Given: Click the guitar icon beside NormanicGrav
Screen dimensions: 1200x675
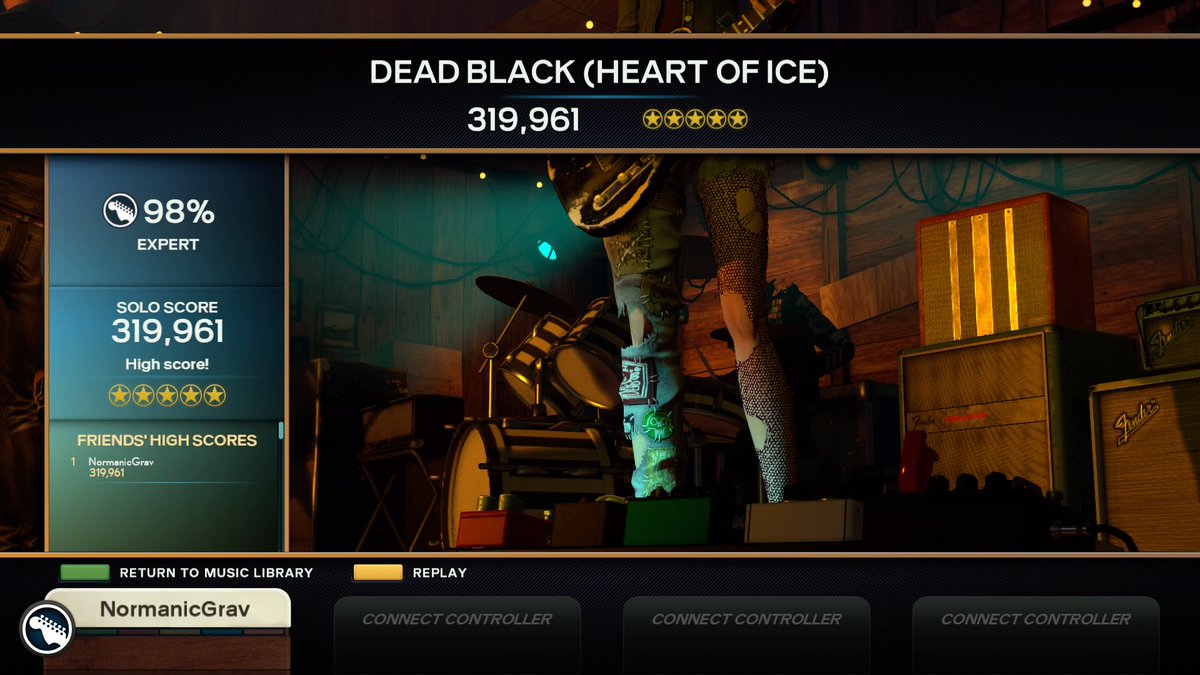Looking at the screenshot, I should pos(47,628).
